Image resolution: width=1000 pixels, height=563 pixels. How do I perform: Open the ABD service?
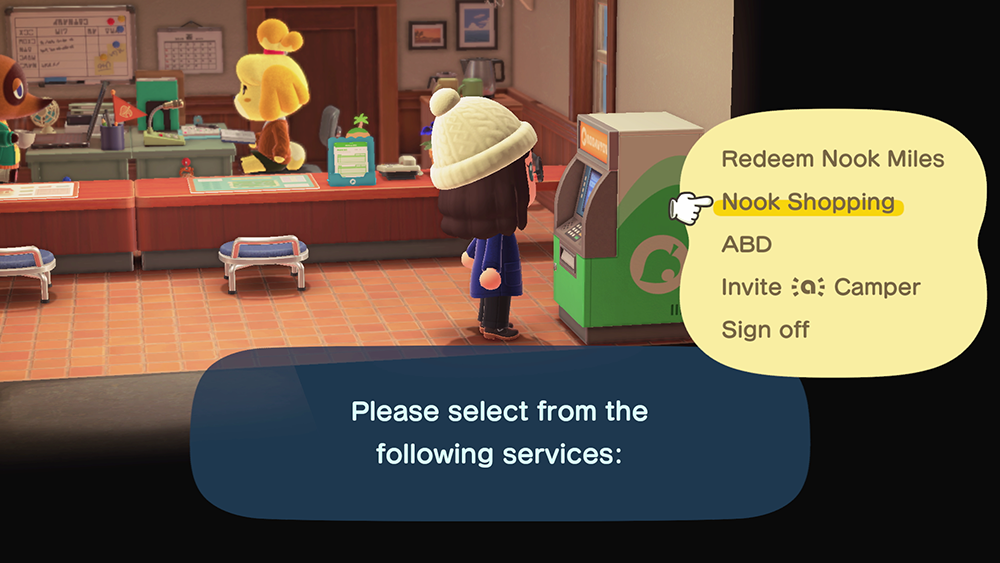tap(746, 245)
